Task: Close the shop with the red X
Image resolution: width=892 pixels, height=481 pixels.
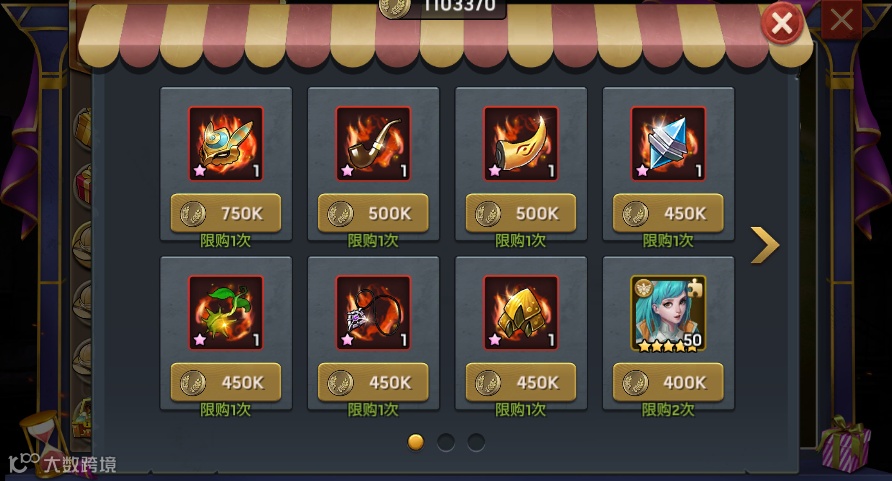Action: [x=782, y=23]
